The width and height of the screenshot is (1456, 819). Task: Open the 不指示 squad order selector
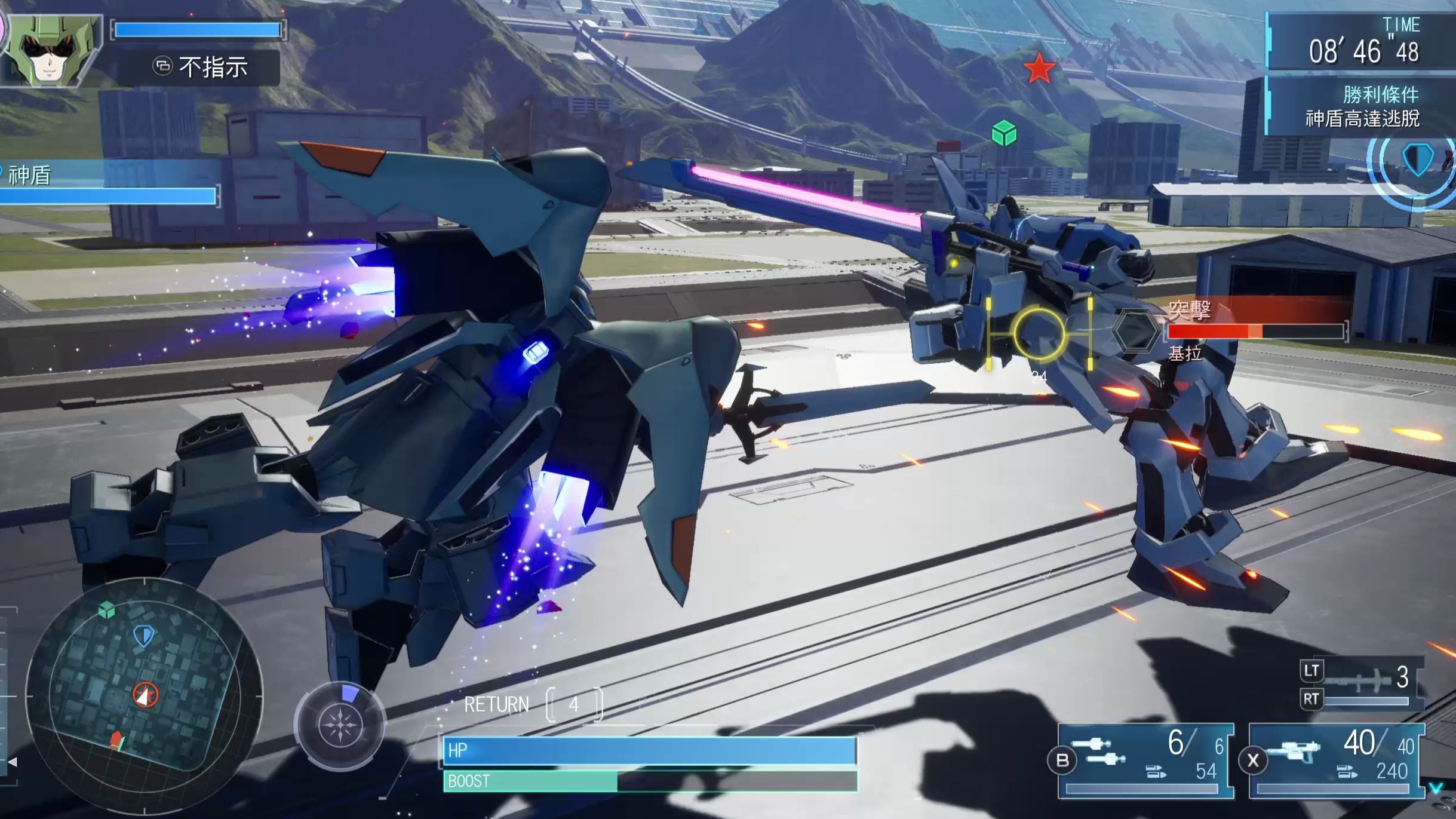tap(199, 67)
